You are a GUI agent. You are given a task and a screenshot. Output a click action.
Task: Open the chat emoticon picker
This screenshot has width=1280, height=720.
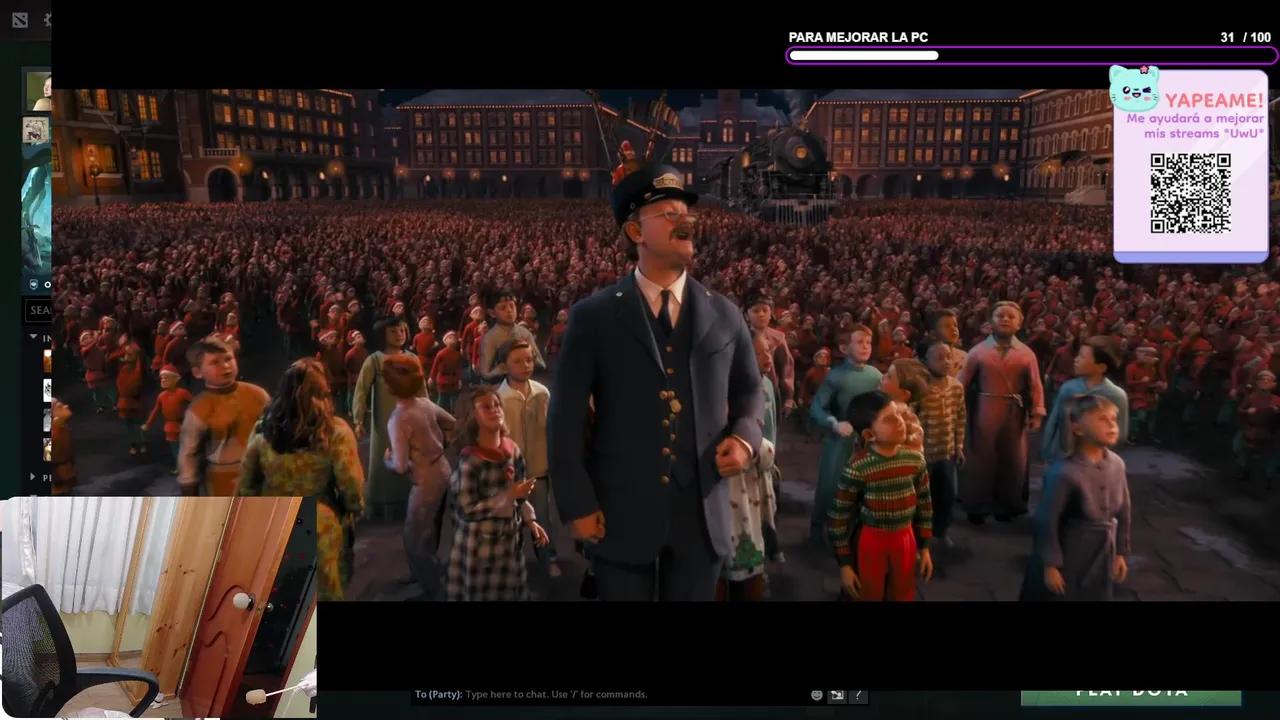coord(817,694)
